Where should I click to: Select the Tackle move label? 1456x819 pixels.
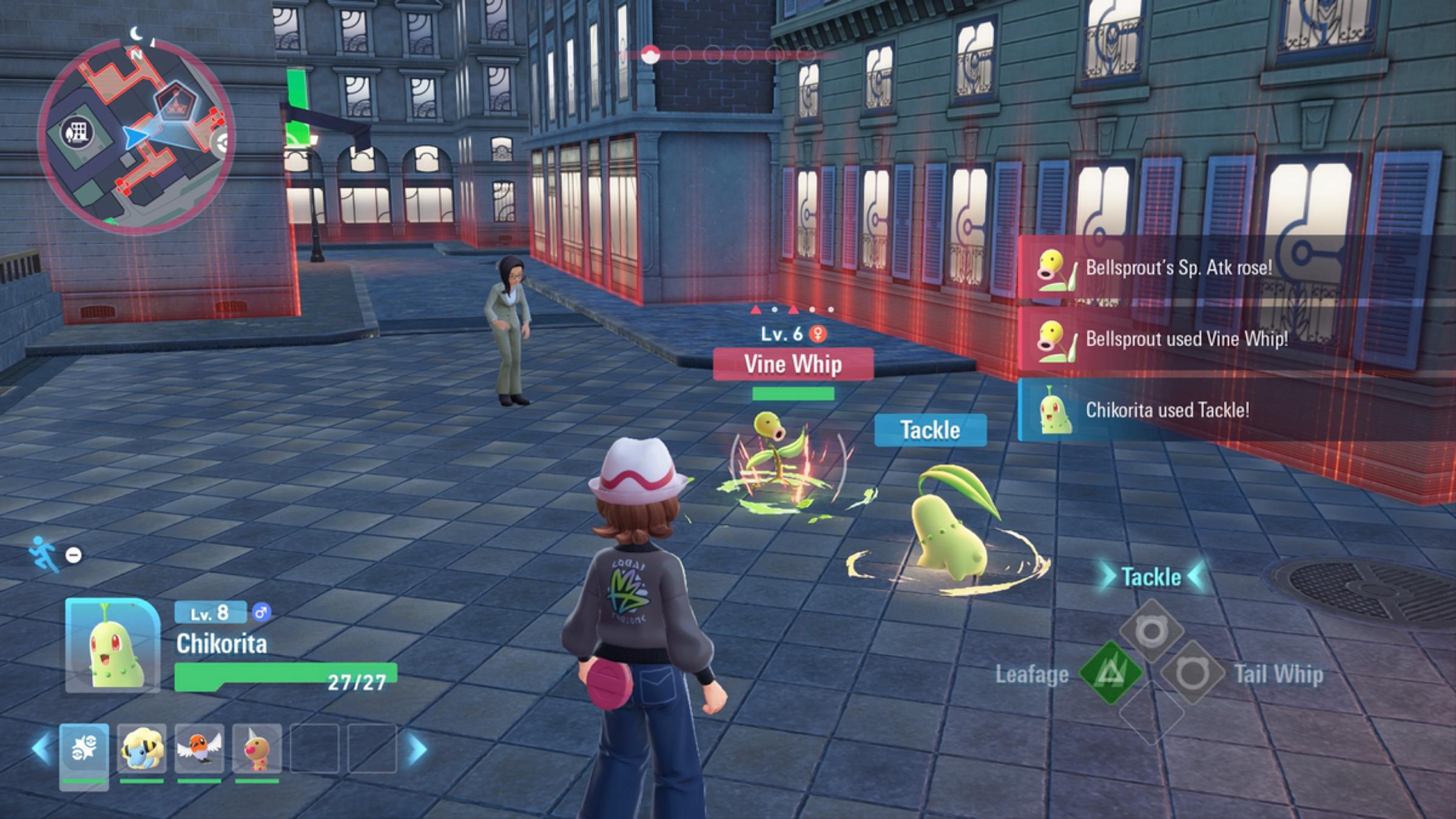1151,576
